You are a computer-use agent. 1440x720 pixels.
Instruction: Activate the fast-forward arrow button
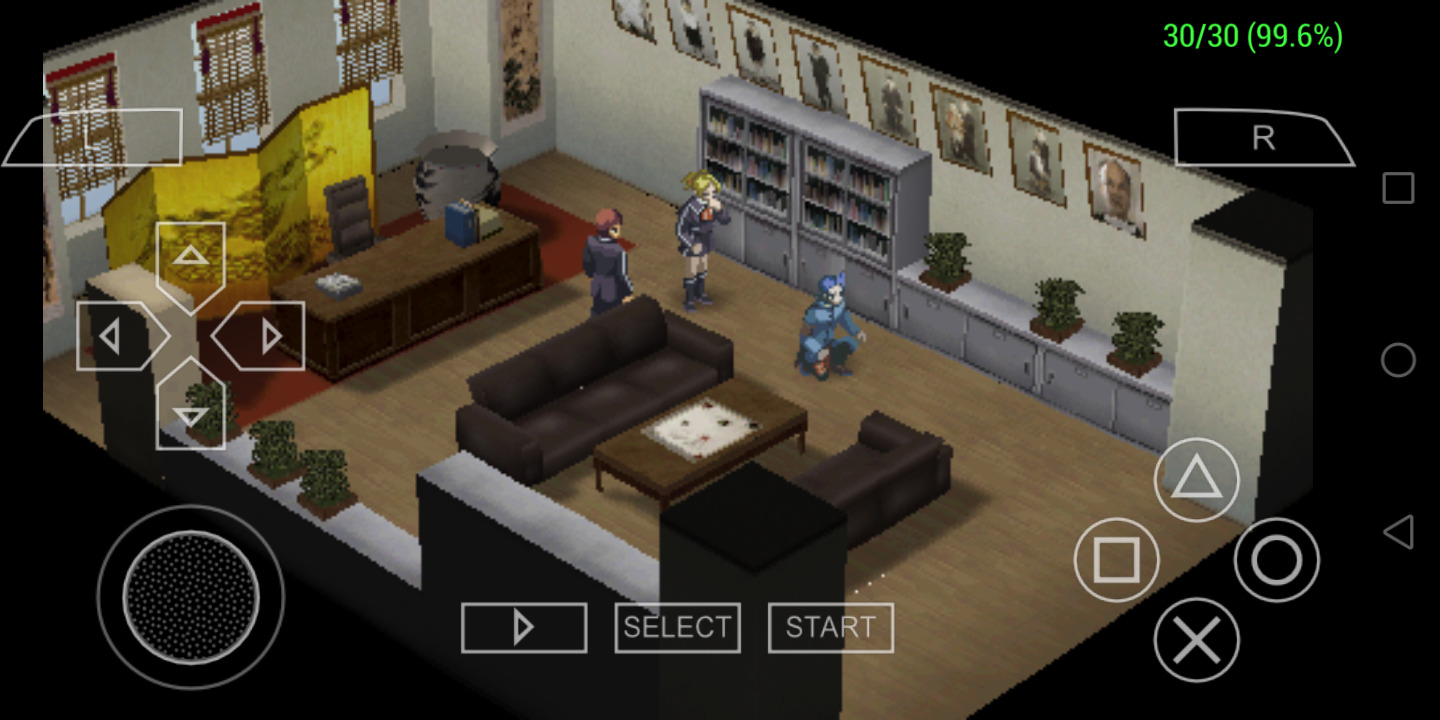pyautogui.click(x=523, y=628)
